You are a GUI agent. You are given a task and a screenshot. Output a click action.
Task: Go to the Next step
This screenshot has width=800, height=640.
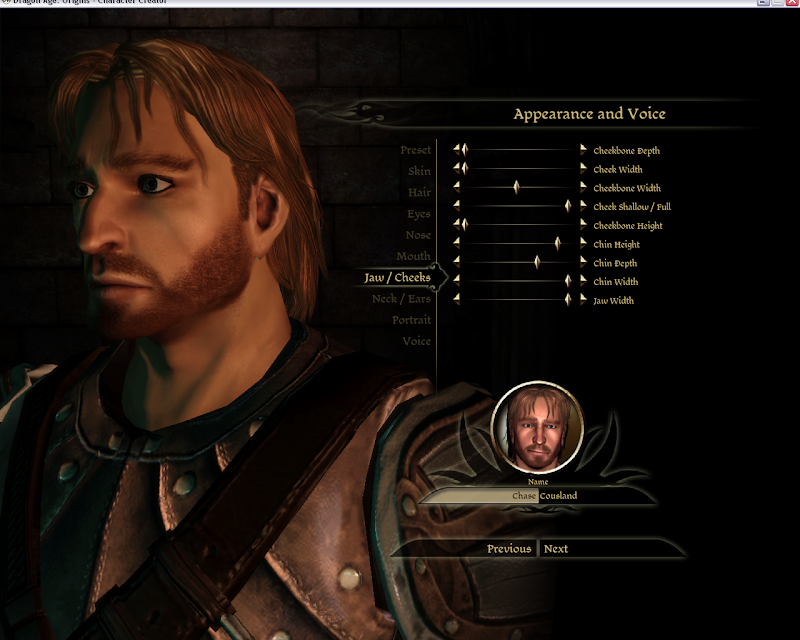point(556,549)
